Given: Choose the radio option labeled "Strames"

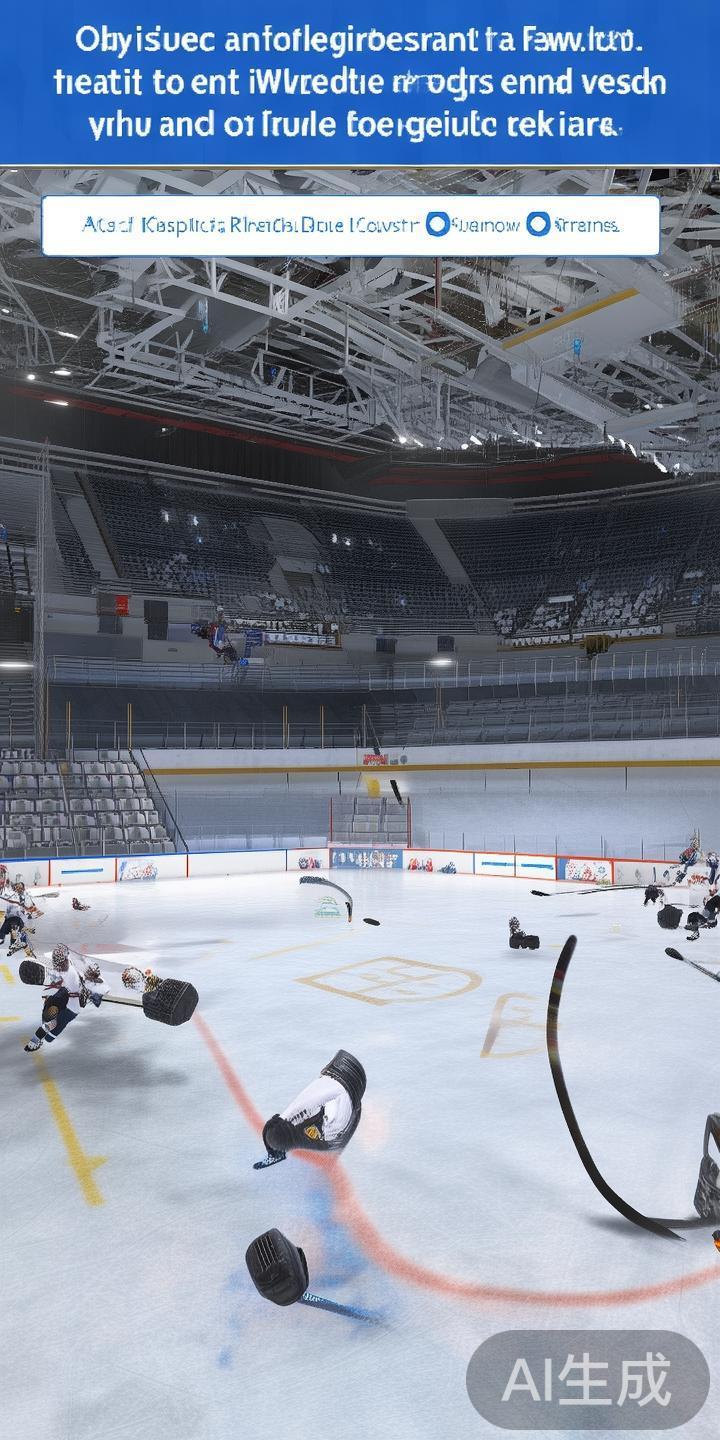Looking at the screenshot, I should [538, 225].
